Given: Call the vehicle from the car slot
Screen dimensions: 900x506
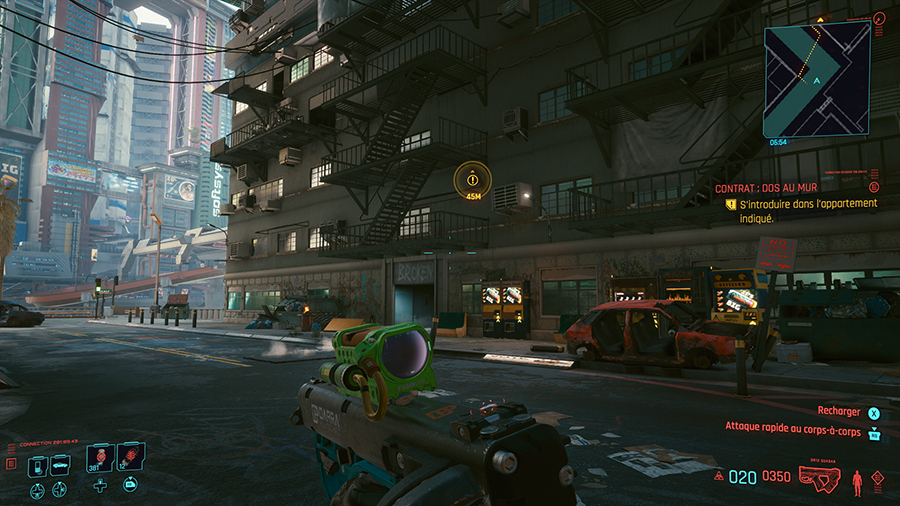Looking at the screenshot, I should click(60, 464).
